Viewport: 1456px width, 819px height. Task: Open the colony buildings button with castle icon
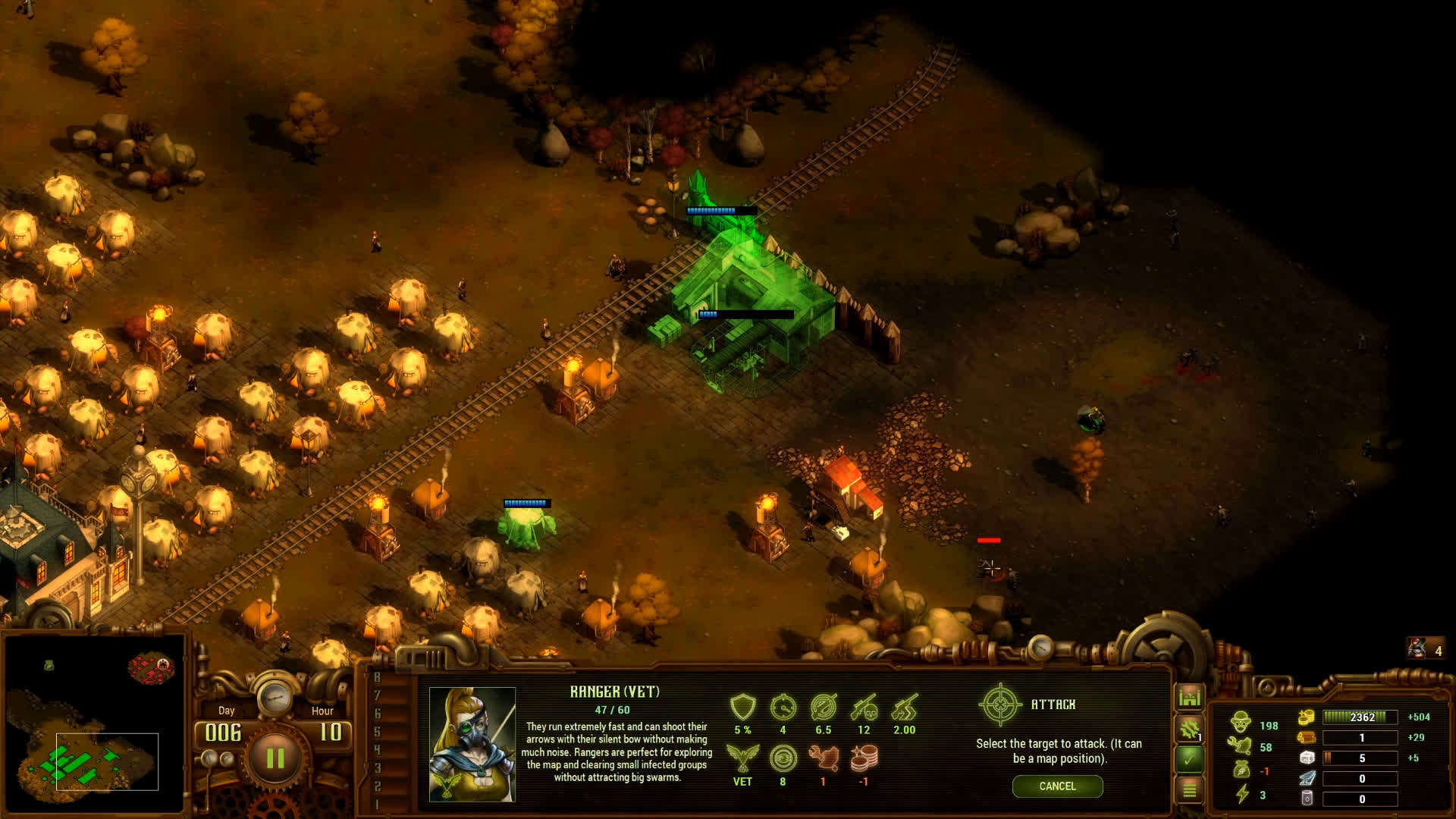(1189, 697)
